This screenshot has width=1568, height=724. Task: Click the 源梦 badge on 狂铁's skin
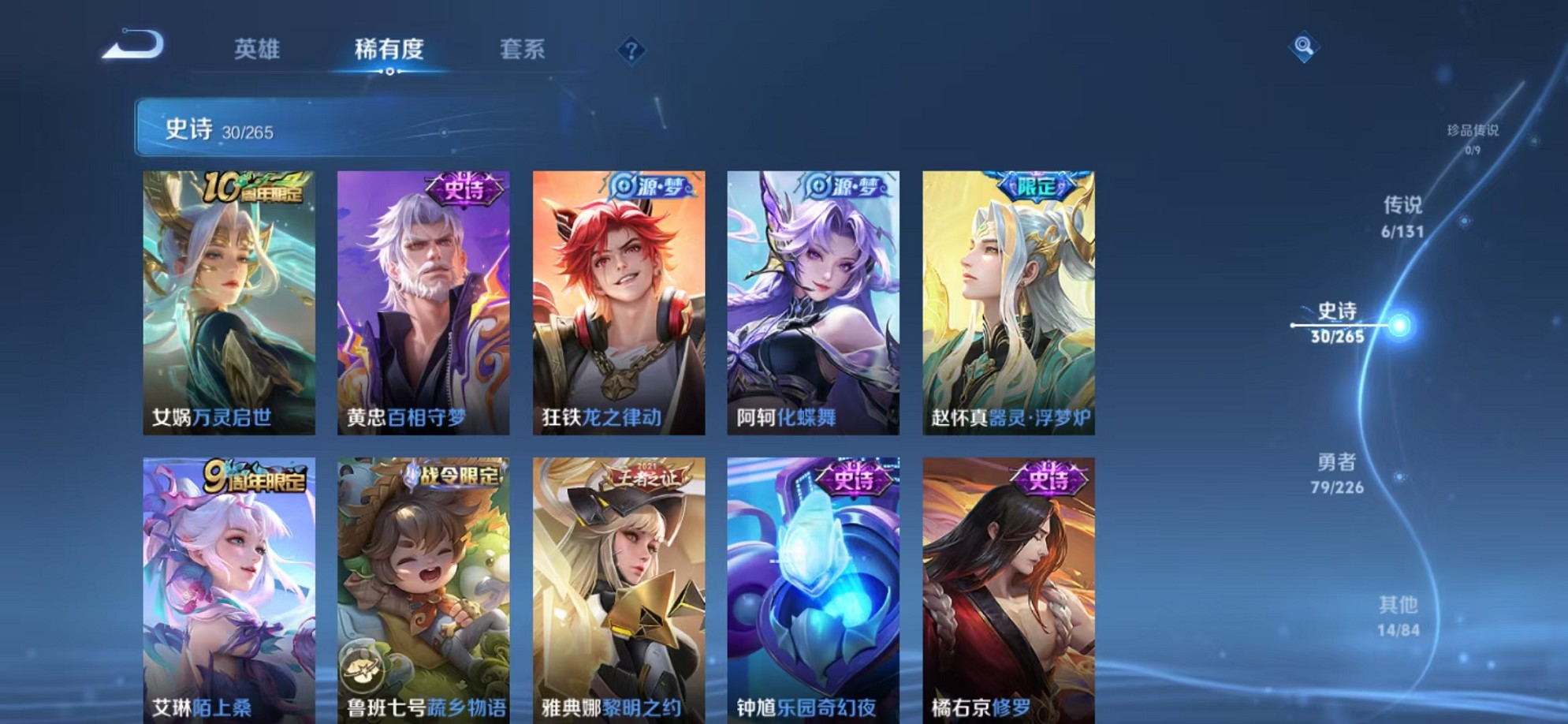(x=653, y=186)
